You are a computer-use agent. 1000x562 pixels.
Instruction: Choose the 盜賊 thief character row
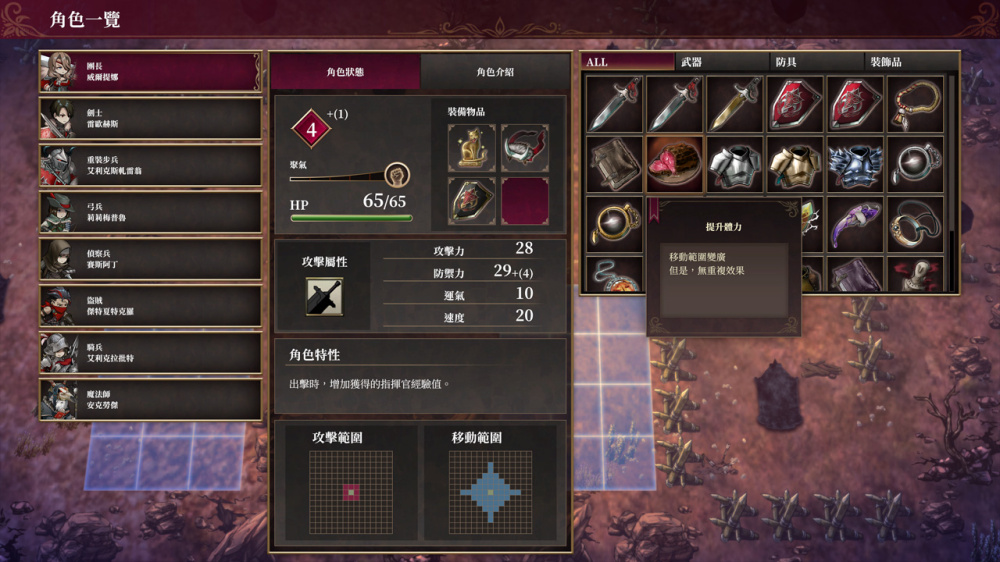150,306
